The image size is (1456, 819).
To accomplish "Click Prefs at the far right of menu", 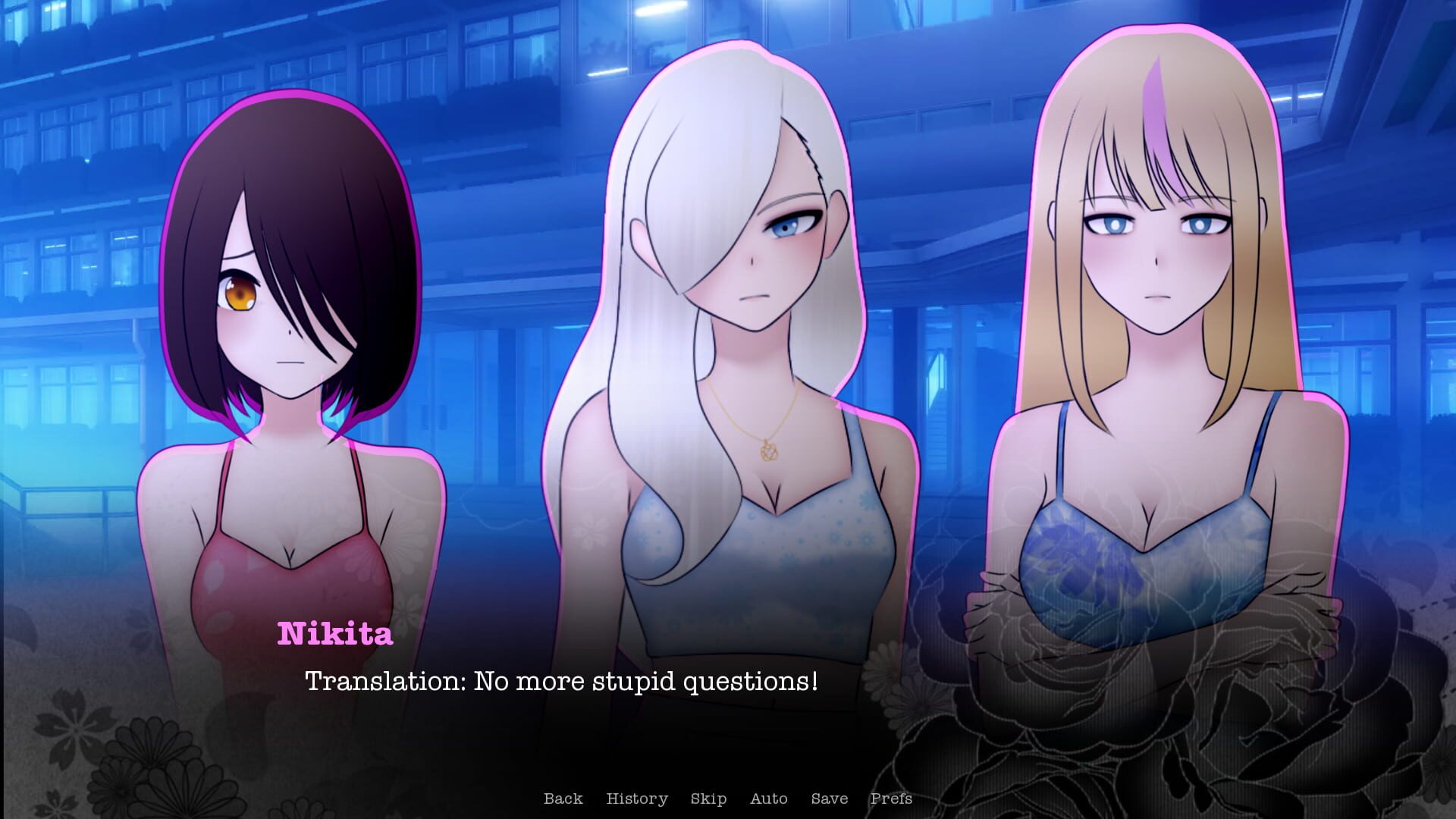I will pyautogui.click(x=892, y=799).
